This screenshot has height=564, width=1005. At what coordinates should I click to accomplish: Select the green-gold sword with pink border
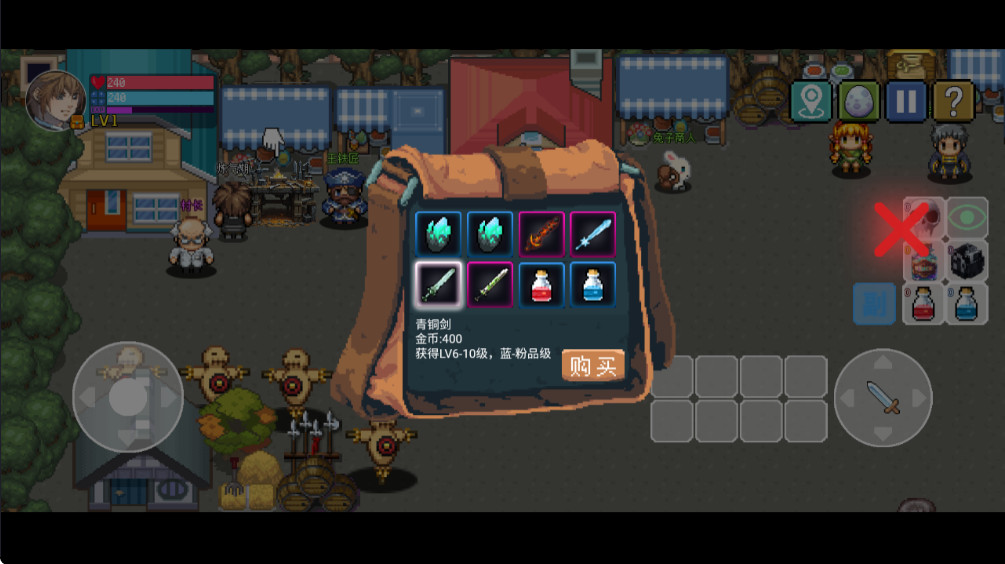[490, 285]
